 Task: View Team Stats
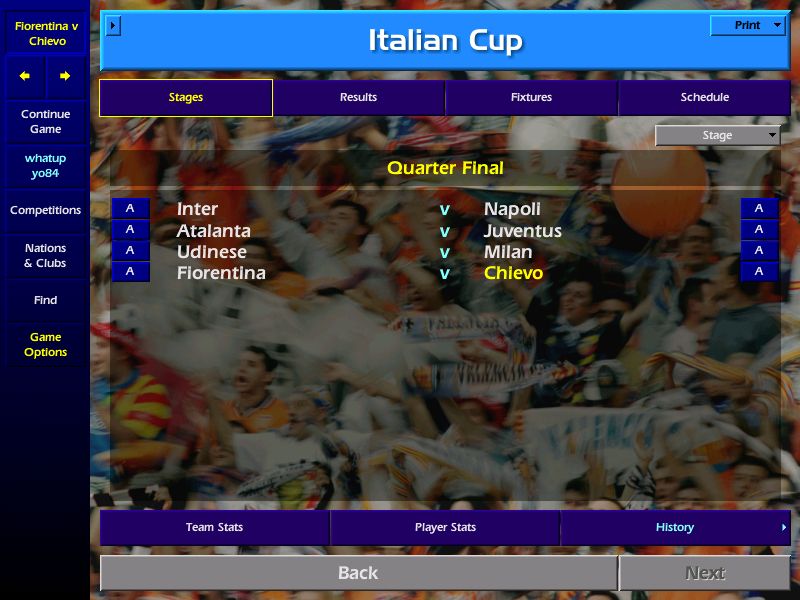tap(214, 527)
